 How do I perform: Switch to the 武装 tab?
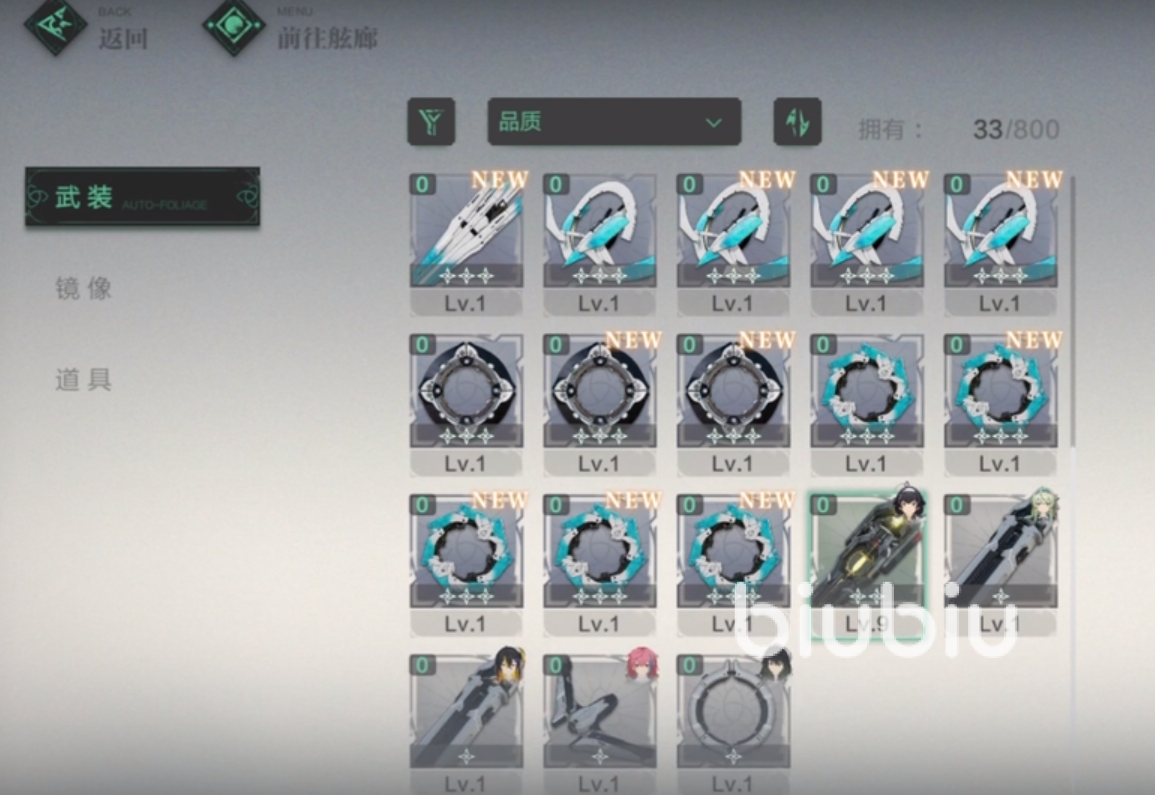click(142, 197)
